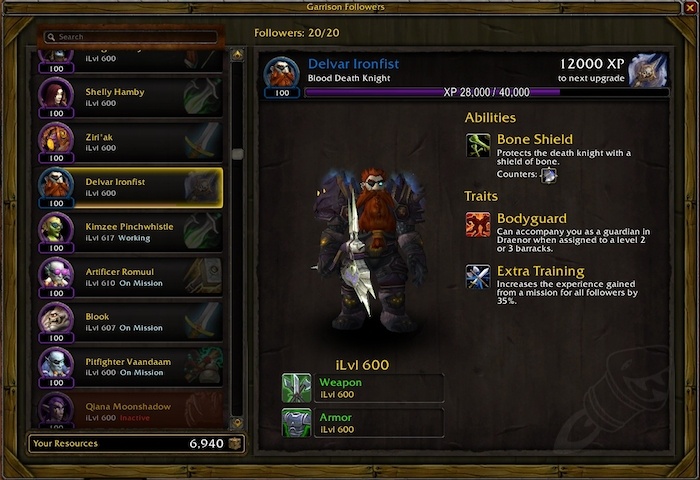
Task: Select inactive follower Qiana Moonshadow
Action: click(130, 410)
